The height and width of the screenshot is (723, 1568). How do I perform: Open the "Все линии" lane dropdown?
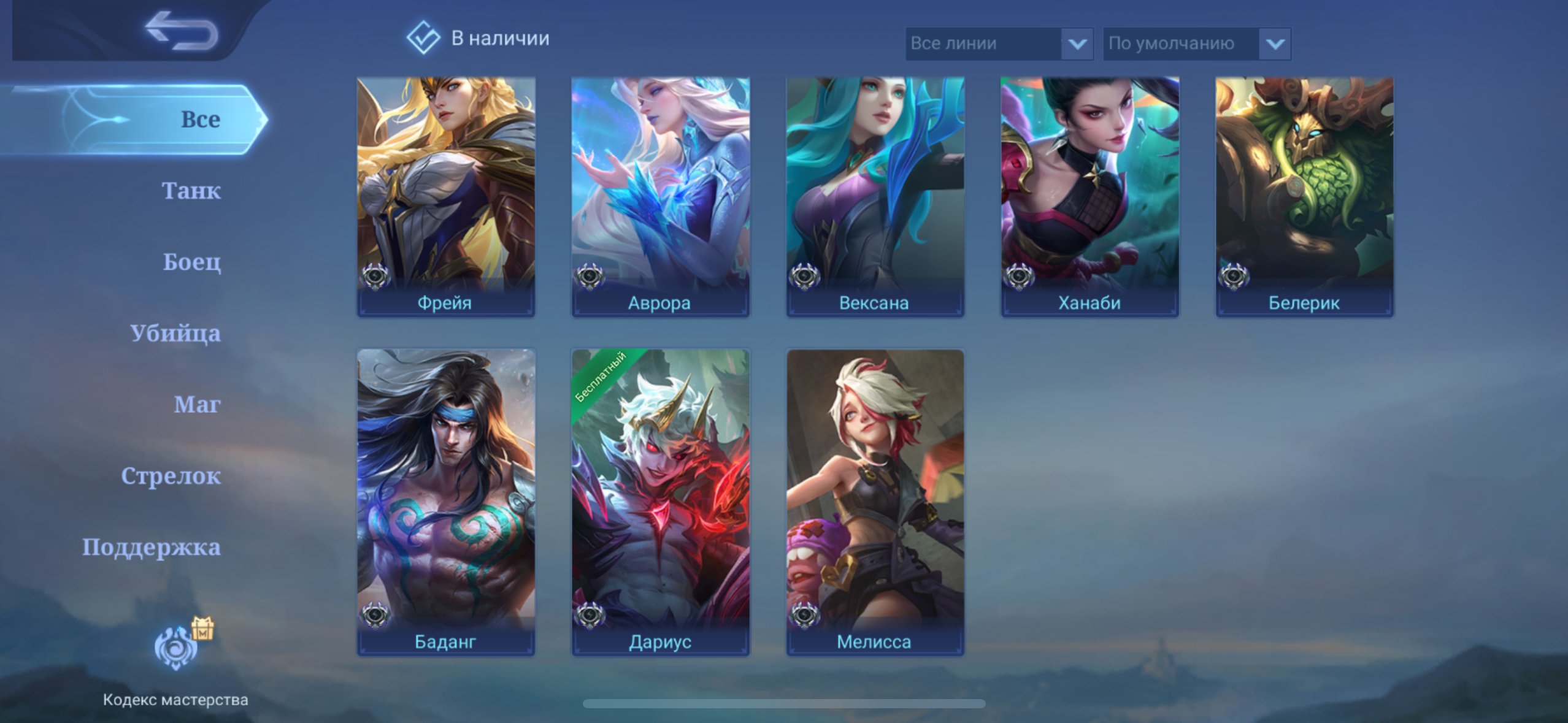999,44
